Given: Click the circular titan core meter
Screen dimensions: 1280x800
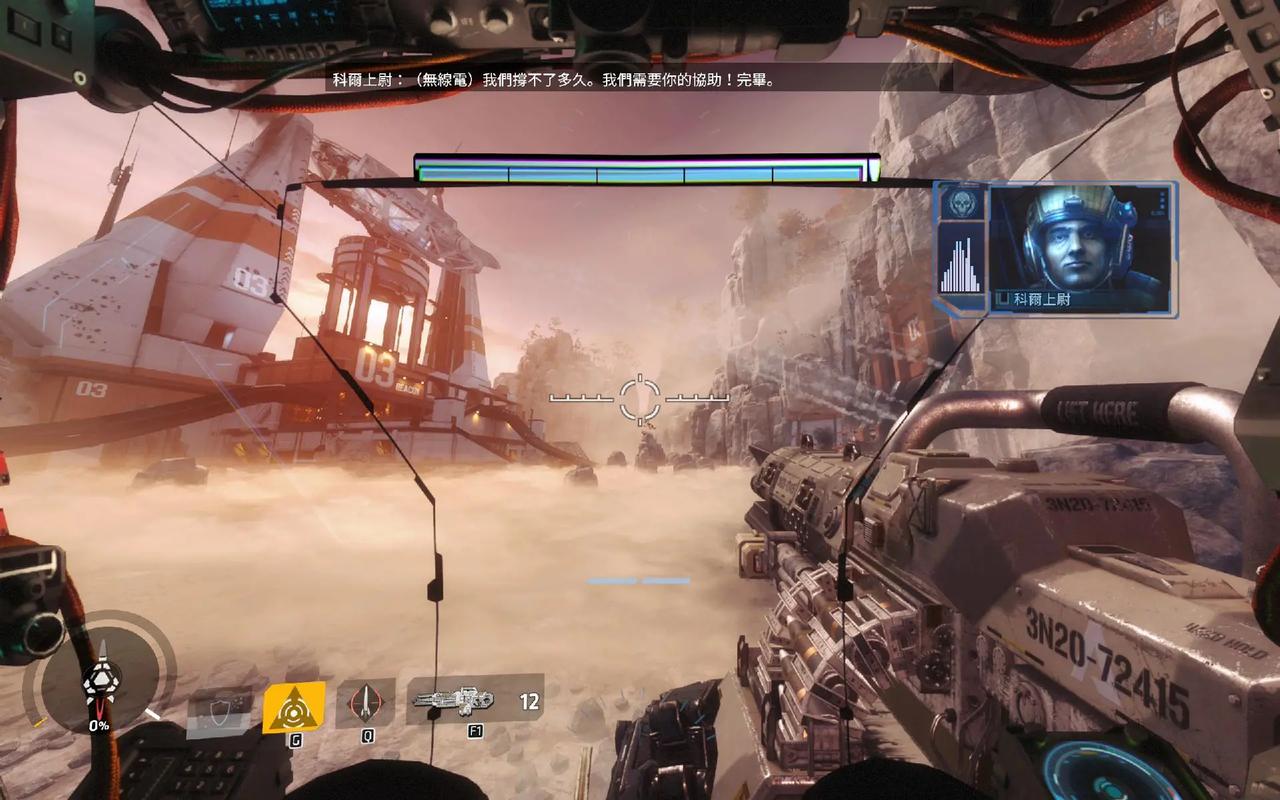Looking at the screenshot, I should (99, 682).
